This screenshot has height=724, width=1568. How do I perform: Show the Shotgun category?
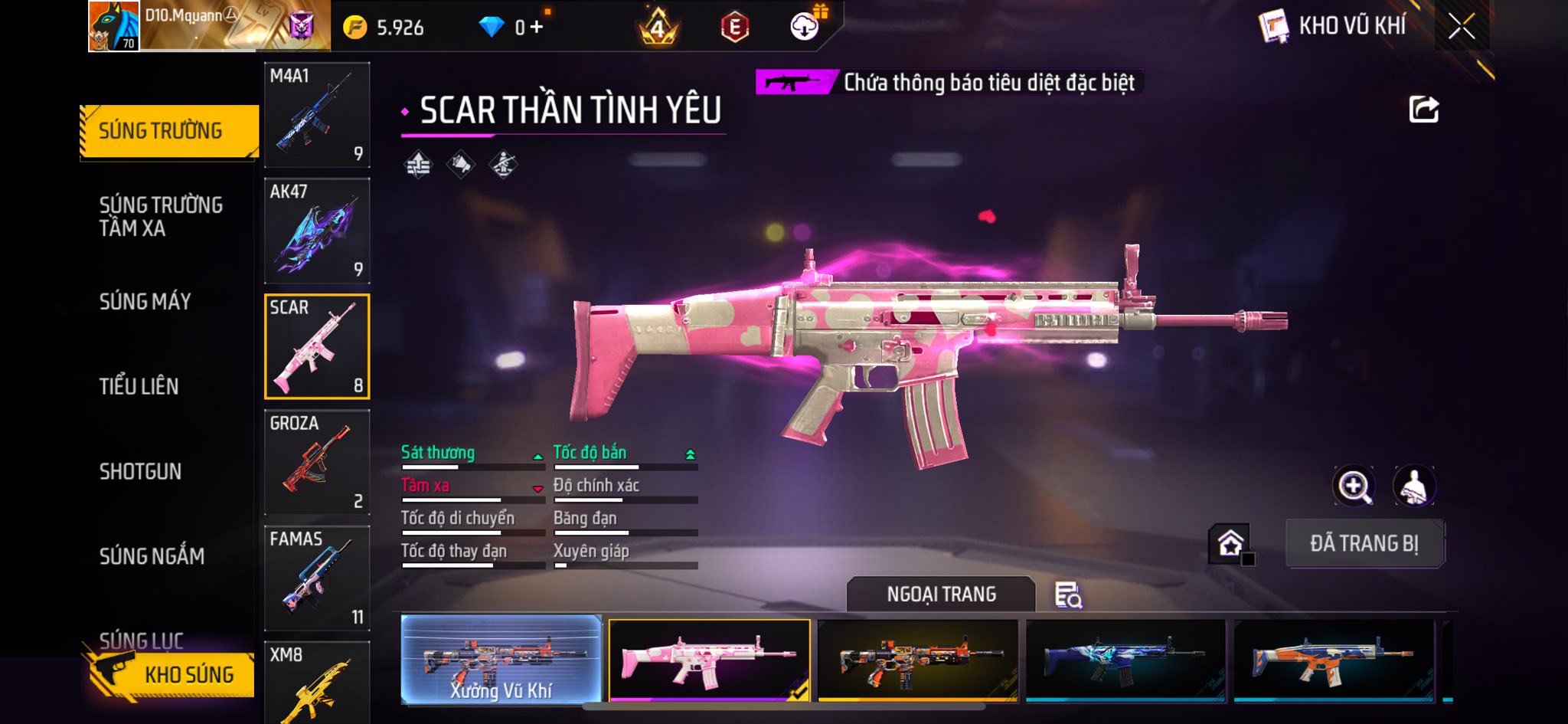tap(141, 471)
